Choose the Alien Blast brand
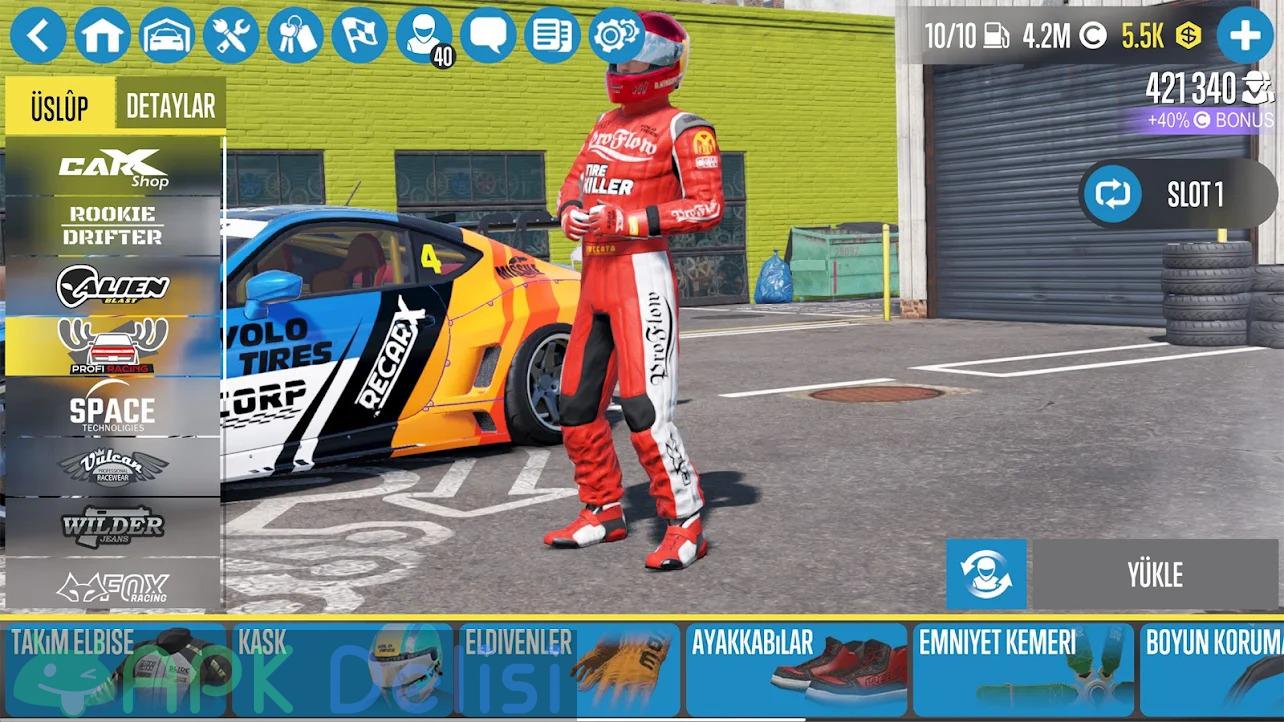 [113, 287]
